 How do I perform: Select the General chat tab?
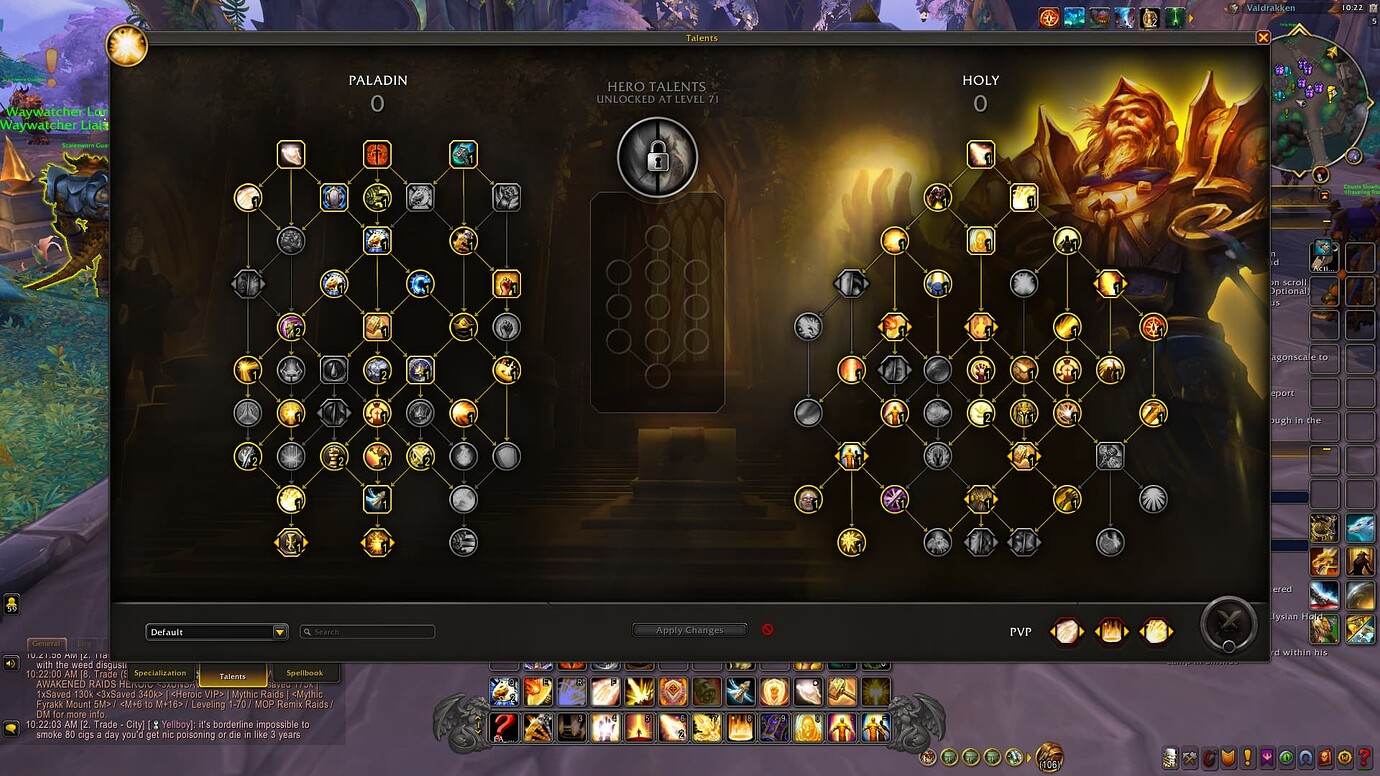pyautogui.click(x=45, y=642)
